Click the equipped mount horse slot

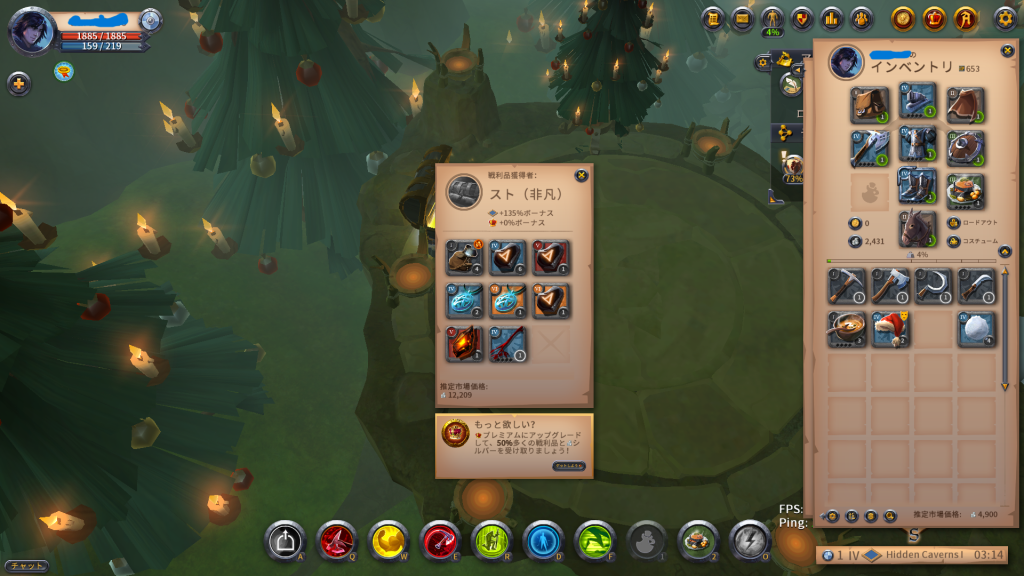coord(917,229)
